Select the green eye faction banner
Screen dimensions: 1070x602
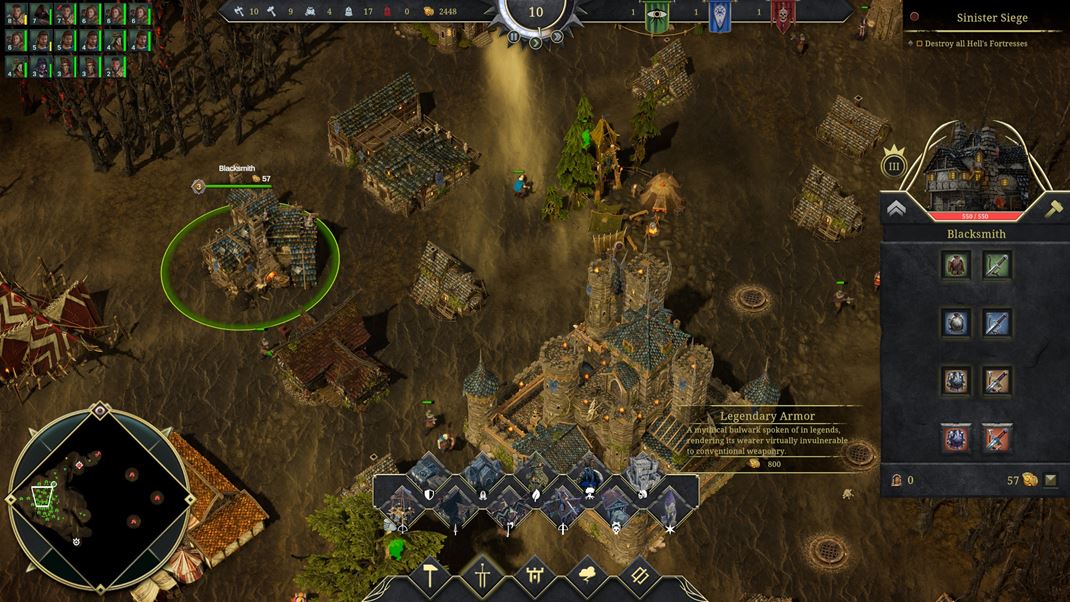[x=656, y=16]
